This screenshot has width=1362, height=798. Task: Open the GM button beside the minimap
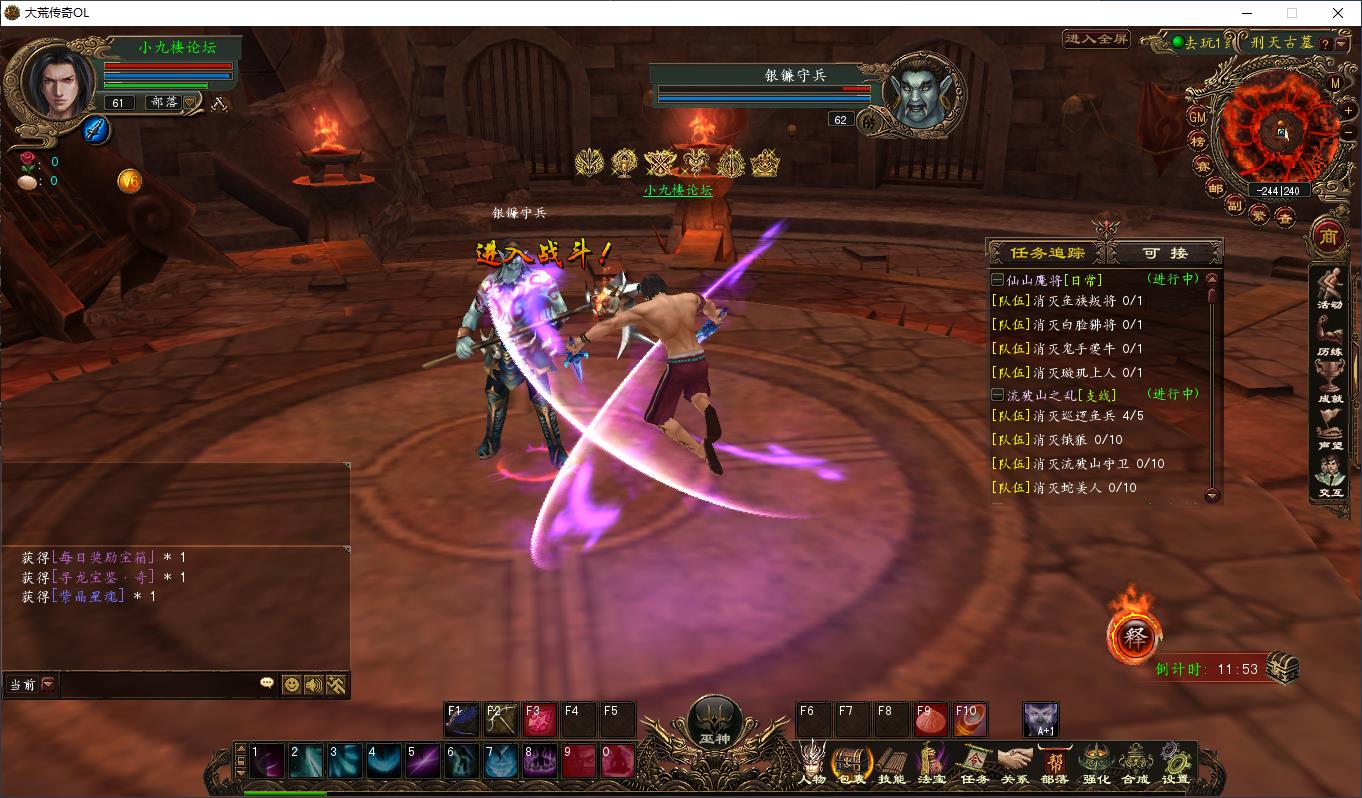click(1197, 116)
